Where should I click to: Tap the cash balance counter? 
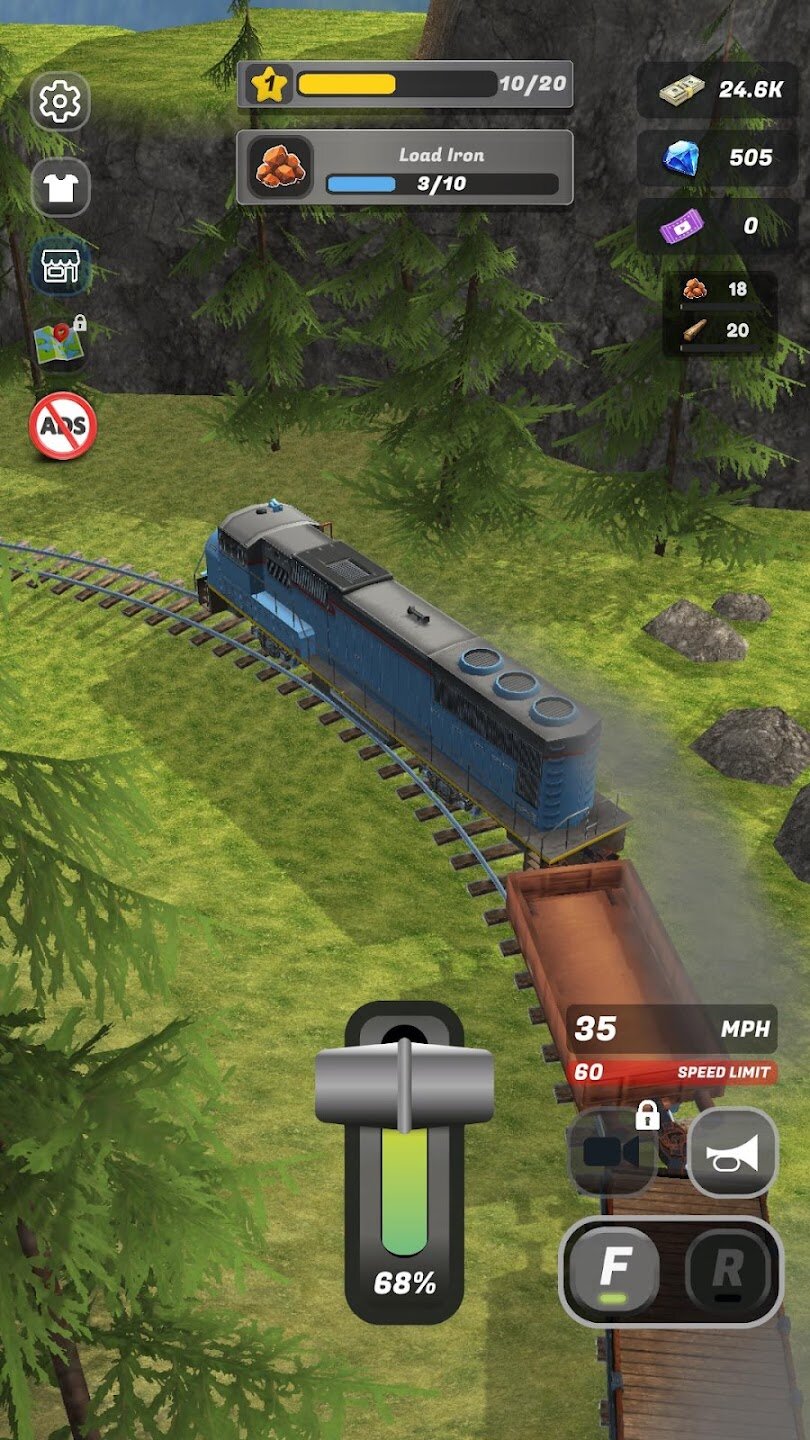coord(719,90)
